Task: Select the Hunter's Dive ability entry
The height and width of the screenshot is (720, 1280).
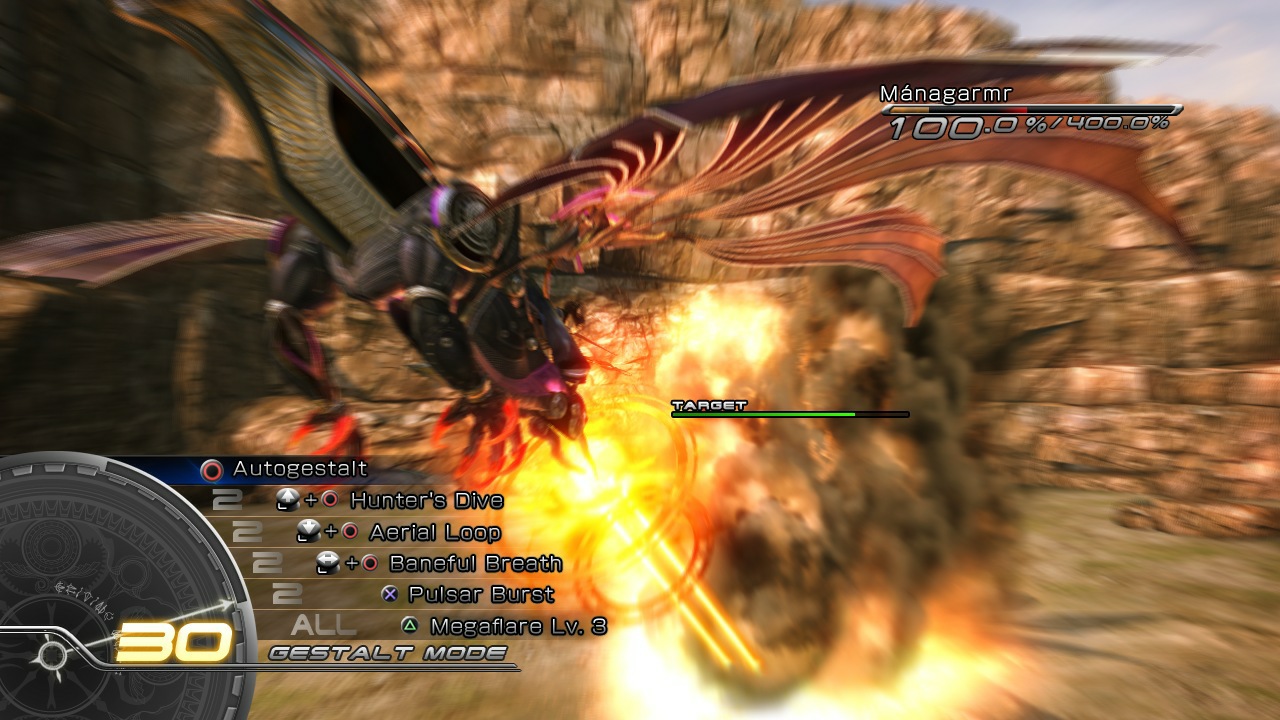Action: [x=424, y=501]
